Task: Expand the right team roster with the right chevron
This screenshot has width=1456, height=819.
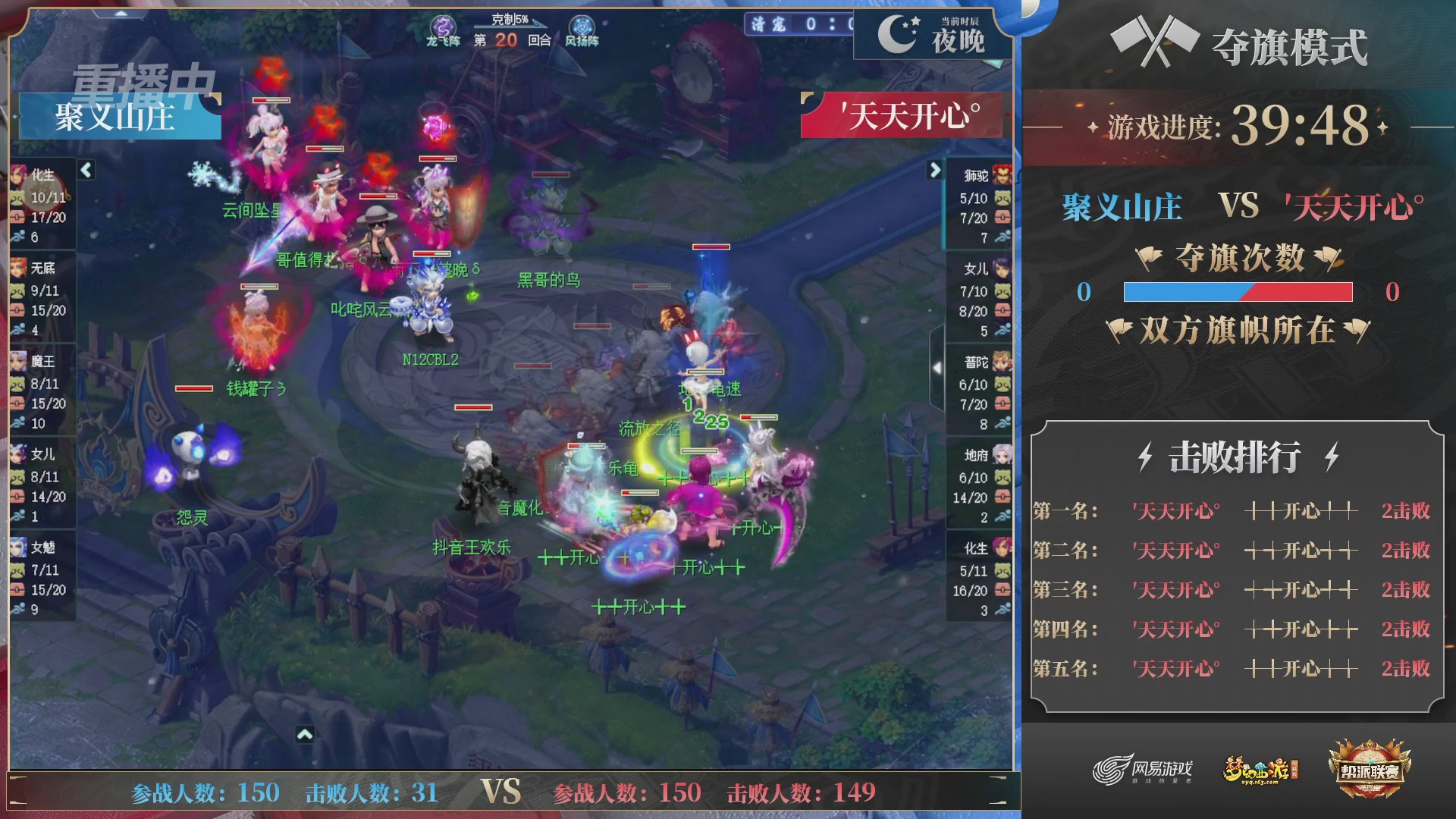Action: click(x=934, y=171)
